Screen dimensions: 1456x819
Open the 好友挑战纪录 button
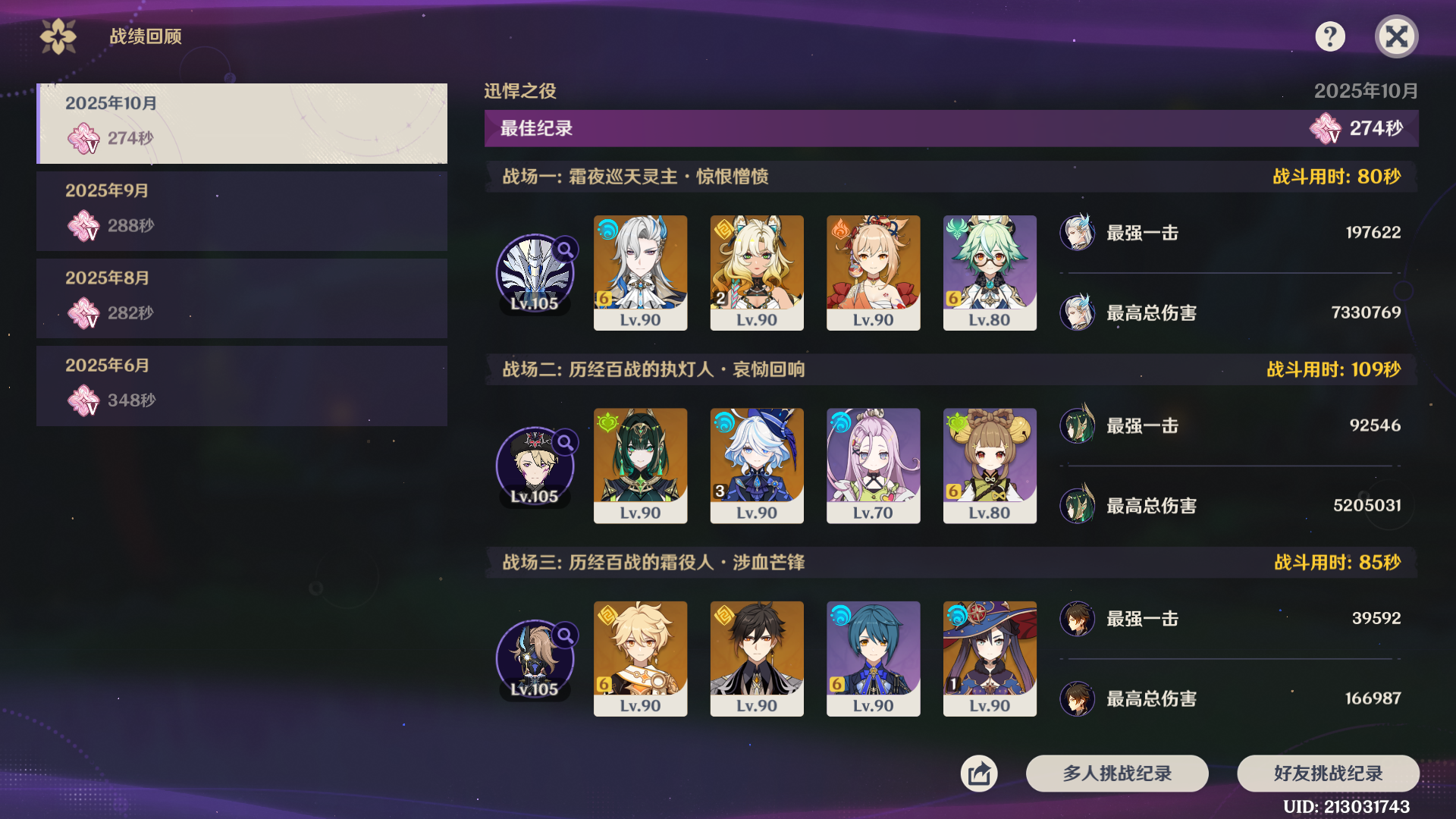pyautogui.click(x=1328, y=773)
